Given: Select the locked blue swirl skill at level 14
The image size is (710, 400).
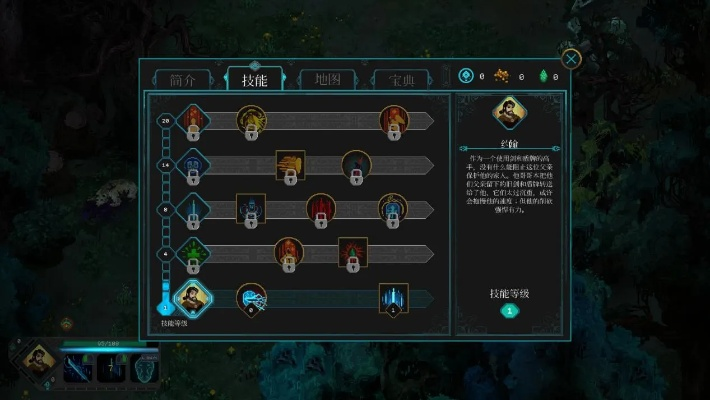Looking at the screenshot, I should [192, 164].
